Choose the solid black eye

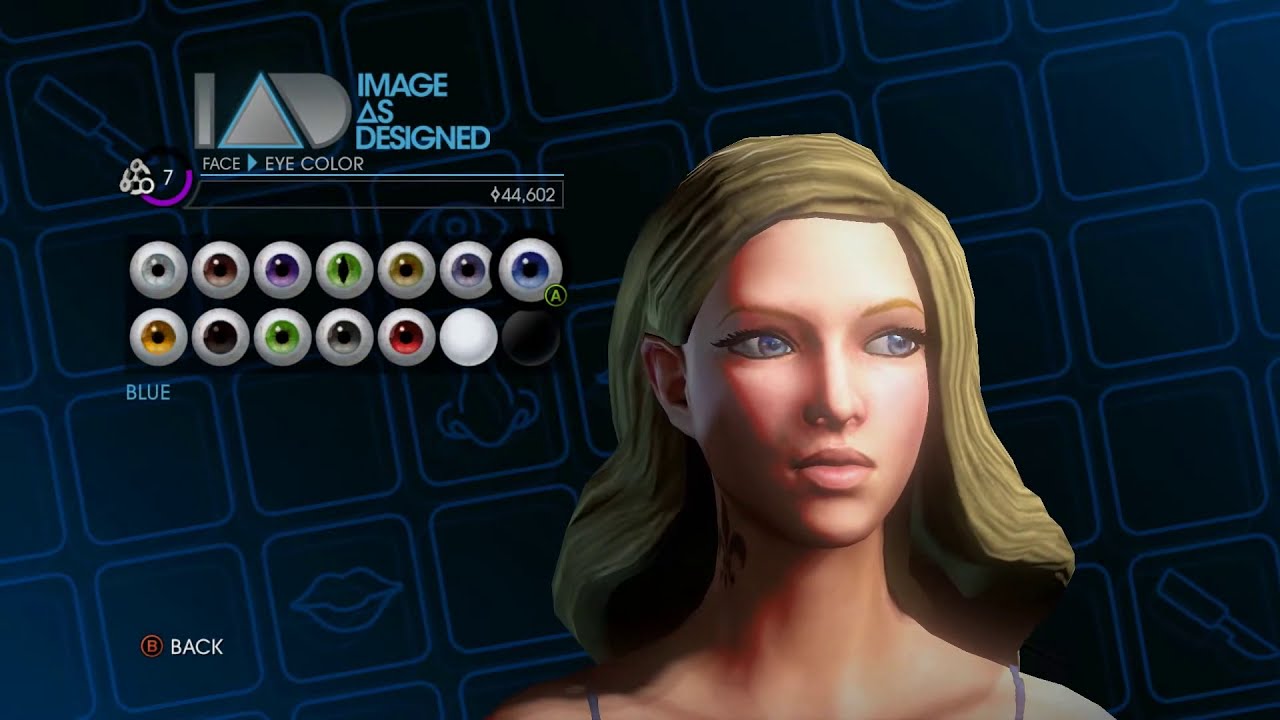tap(530, 337)
